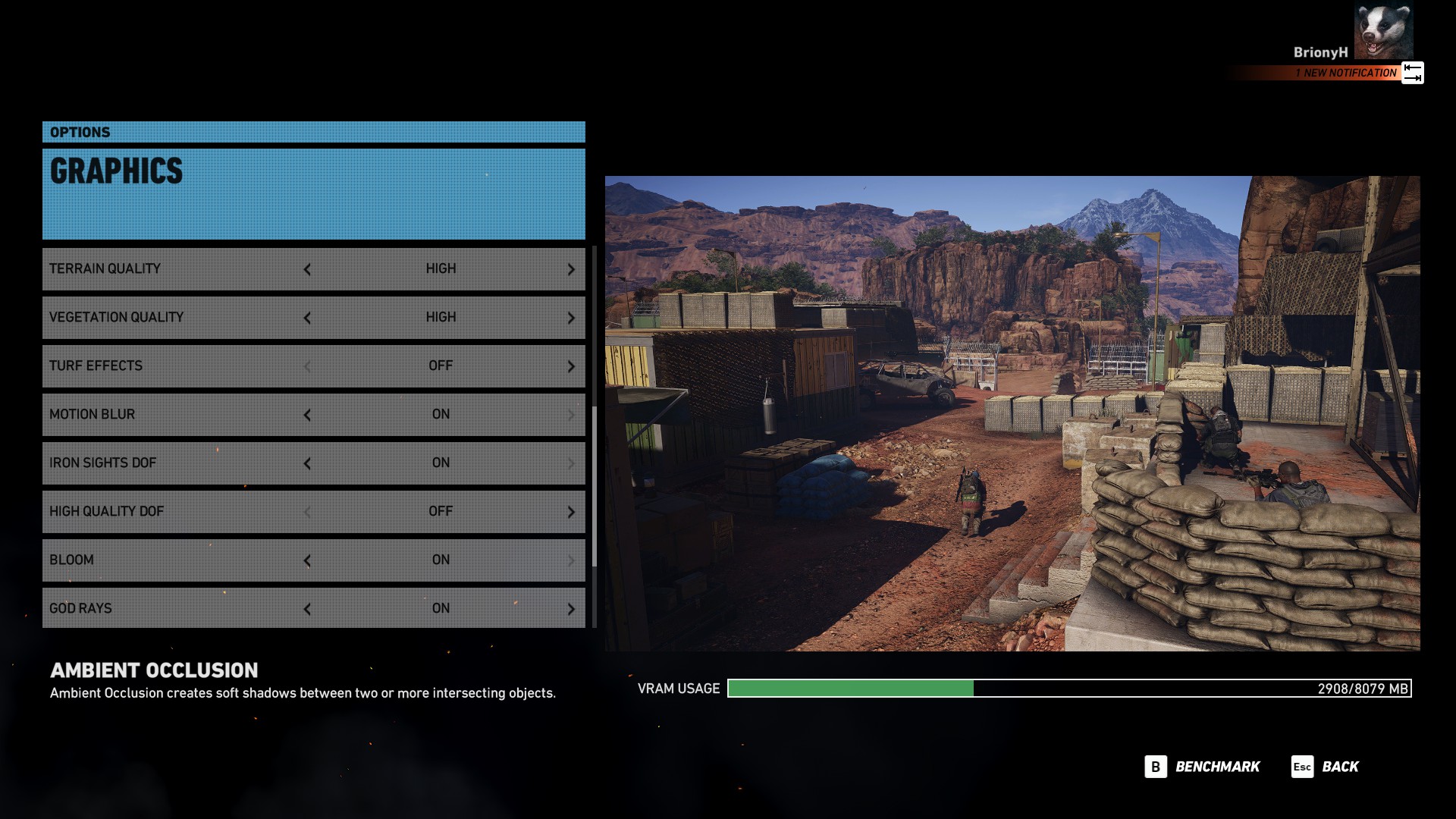
Task: Click BrionyH's badger profile avatar
Action: pos(1383,30)
